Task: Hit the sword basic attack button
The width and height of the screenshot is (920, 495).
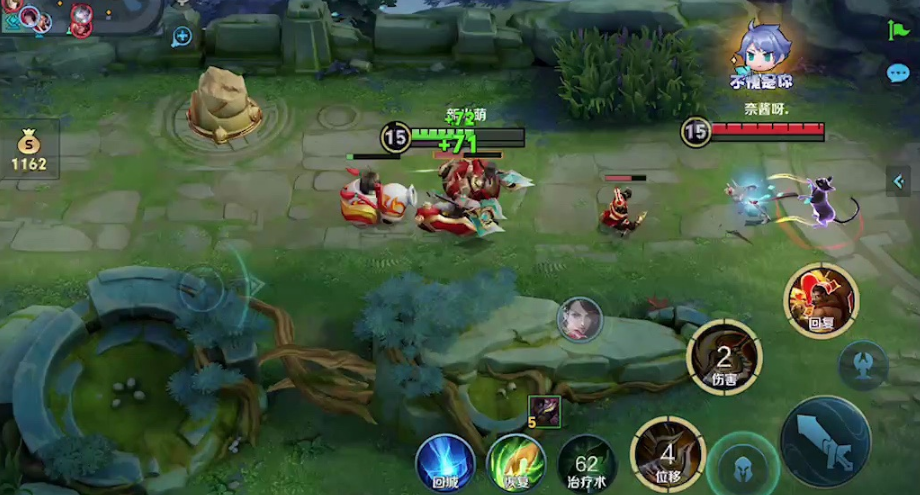Action: click(825, 441)
